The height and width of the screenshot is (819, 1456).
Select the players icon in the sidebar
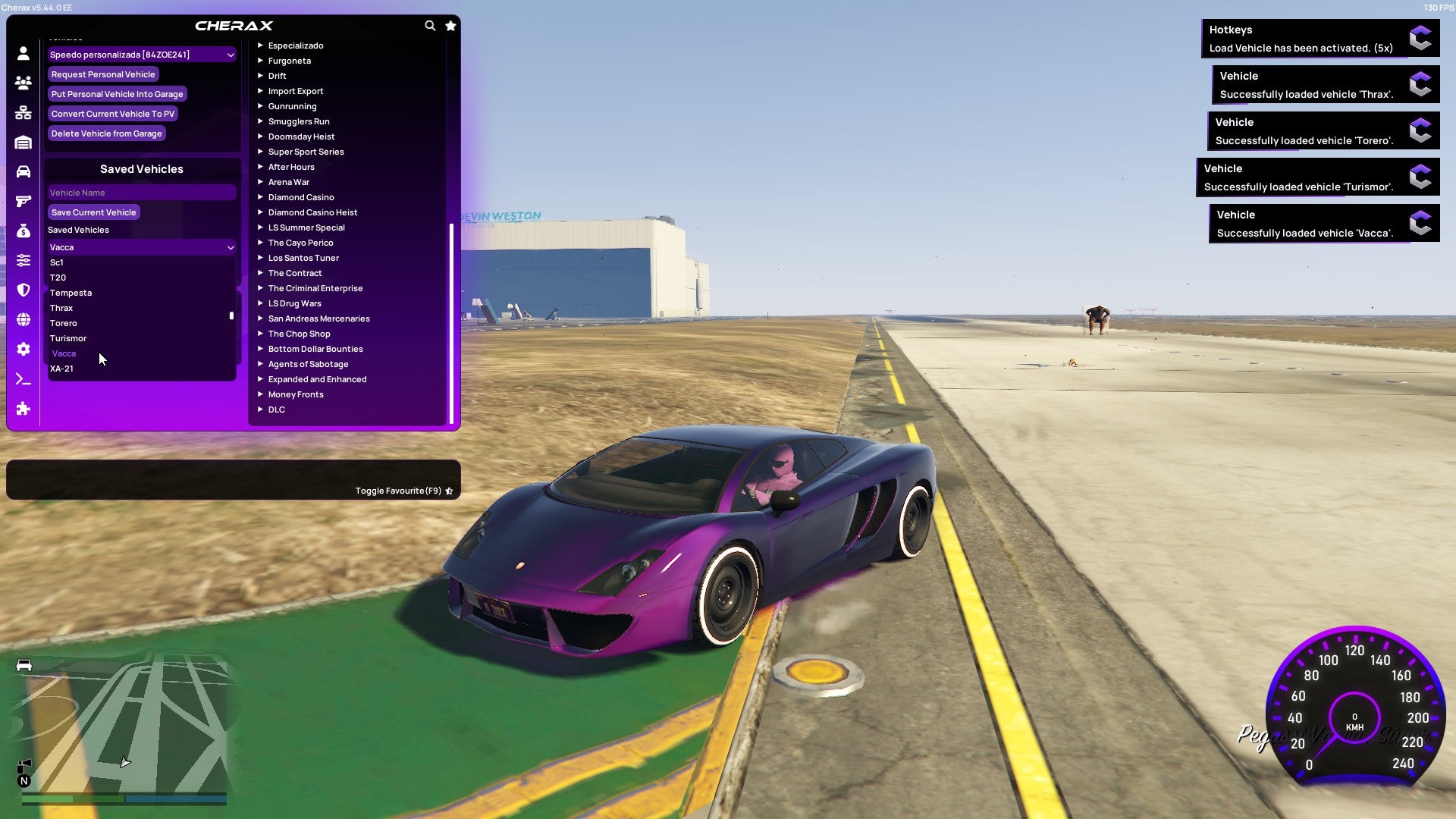click(23, 83)
